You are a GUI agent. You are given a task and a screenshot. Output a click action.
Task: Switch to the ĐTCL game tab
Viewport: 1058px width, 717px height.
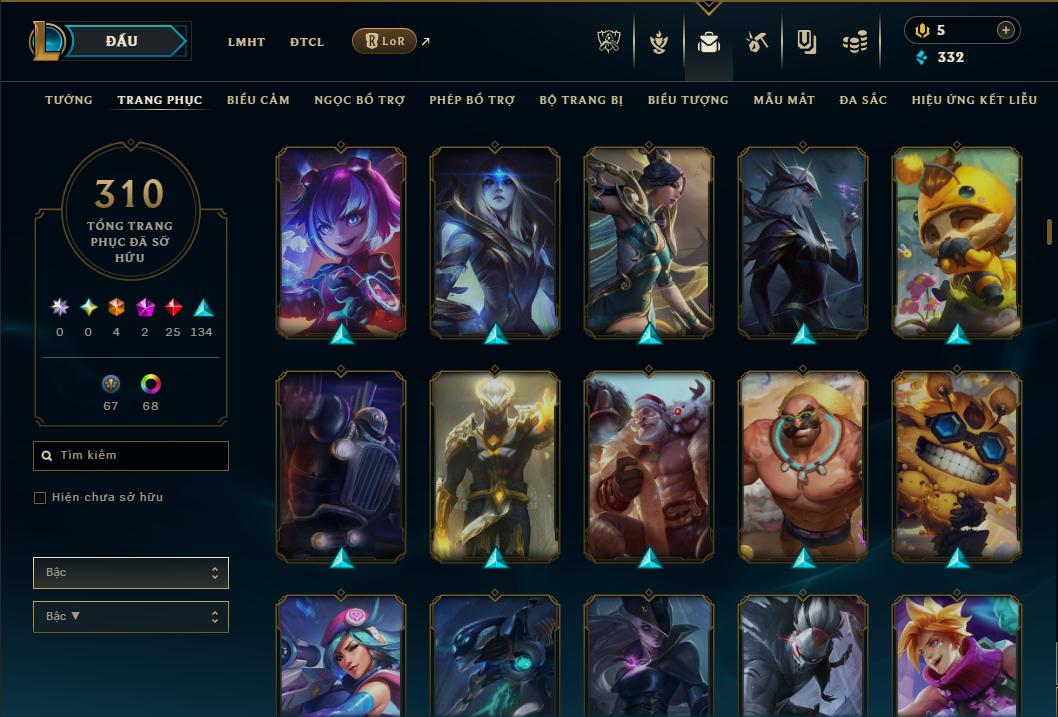[x=307, y=42]
